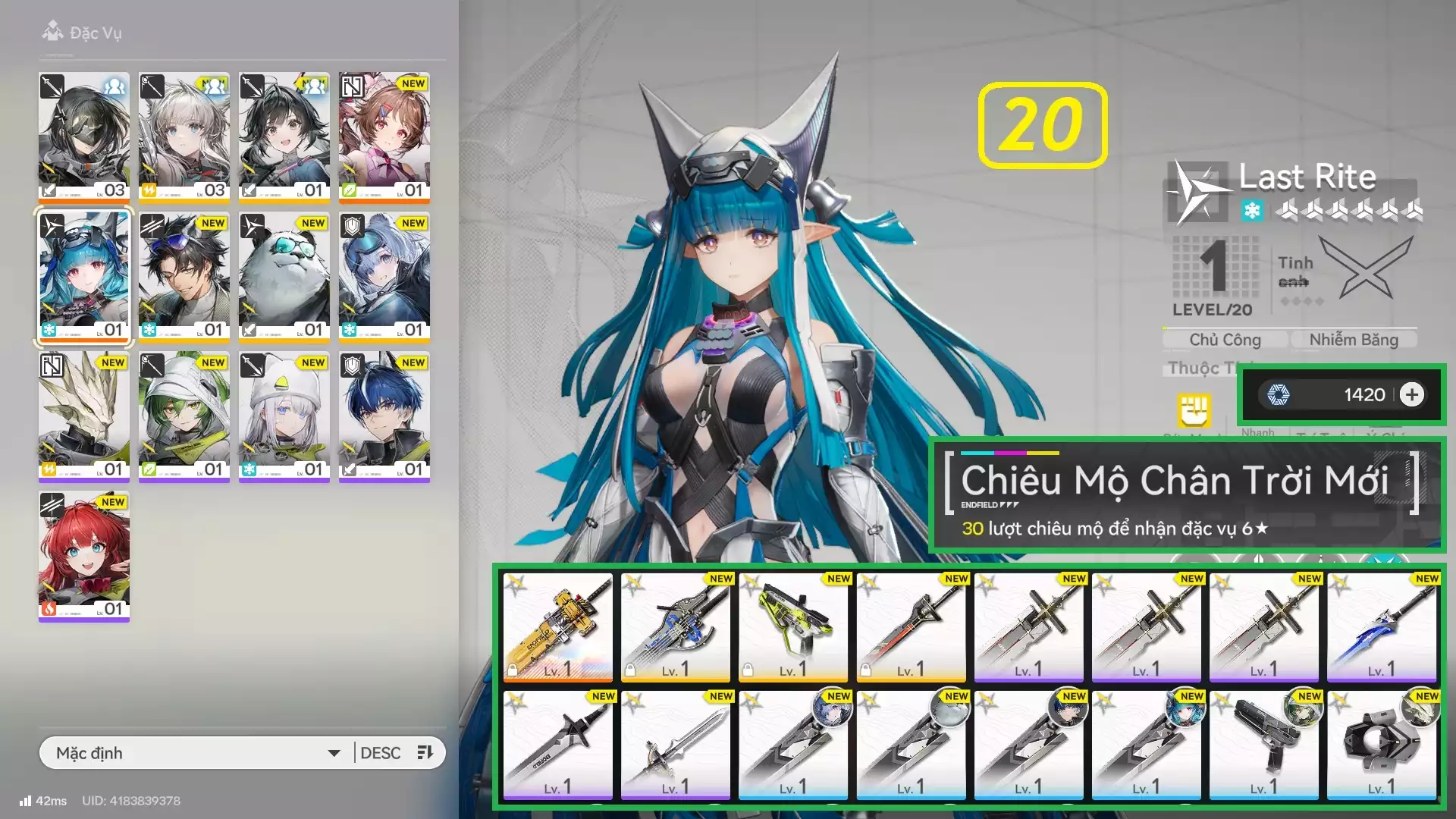Click the Chủ Công role tag
This screenshot has height=819, width=1456.
tap(1225, 340)
